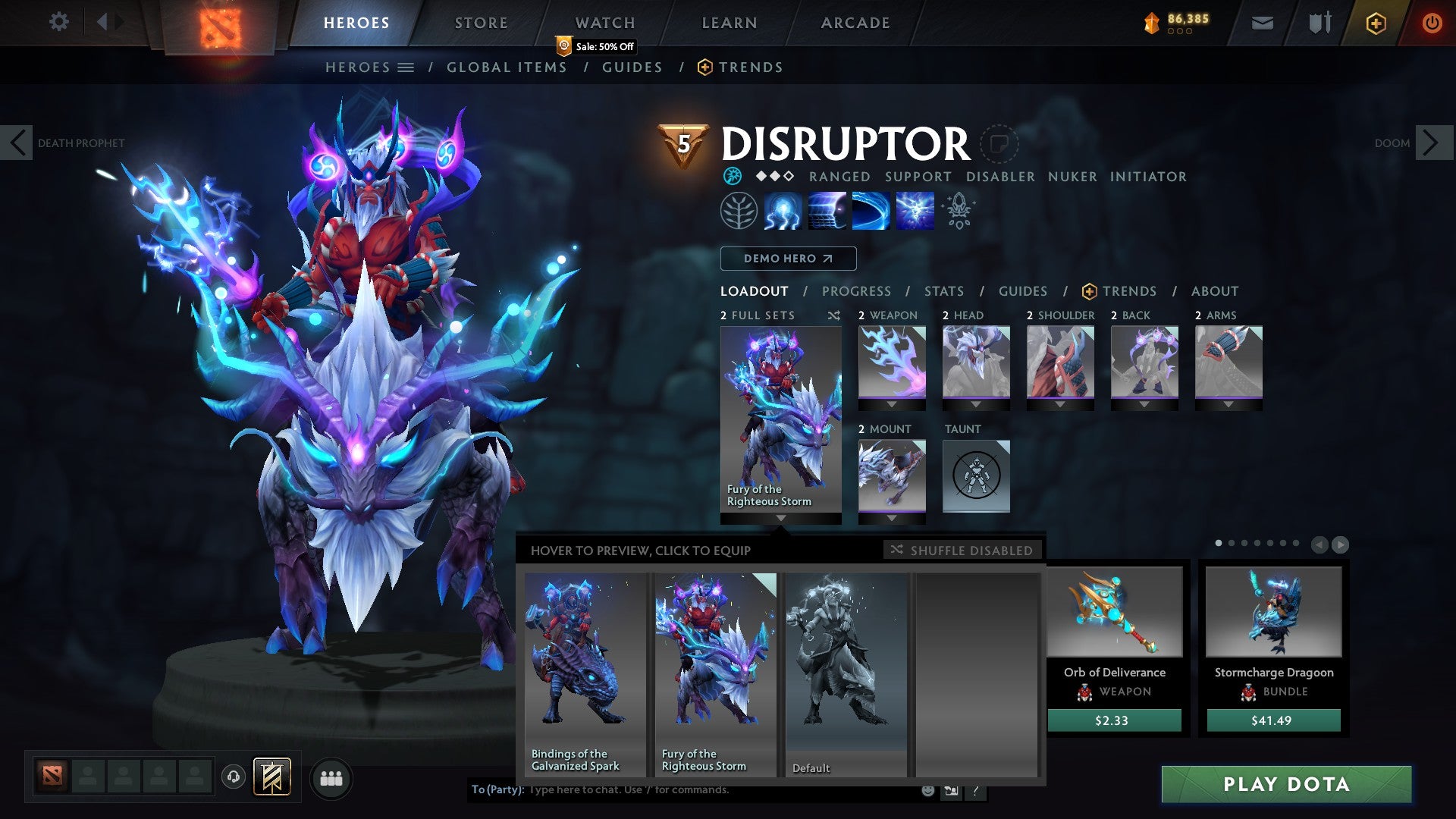Enable shuffle via the SHUFFLE DISABLED control

tap(962, 551)
